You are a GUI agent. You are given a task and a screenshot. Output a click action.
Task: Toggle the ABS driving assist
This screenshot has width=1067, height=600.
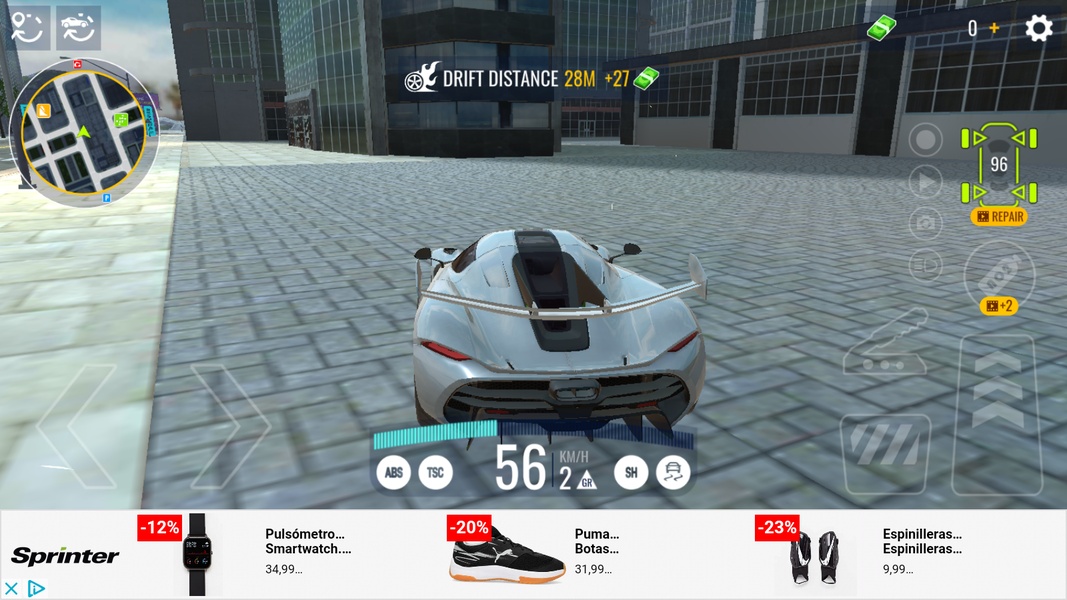click(x=394, y=472)
